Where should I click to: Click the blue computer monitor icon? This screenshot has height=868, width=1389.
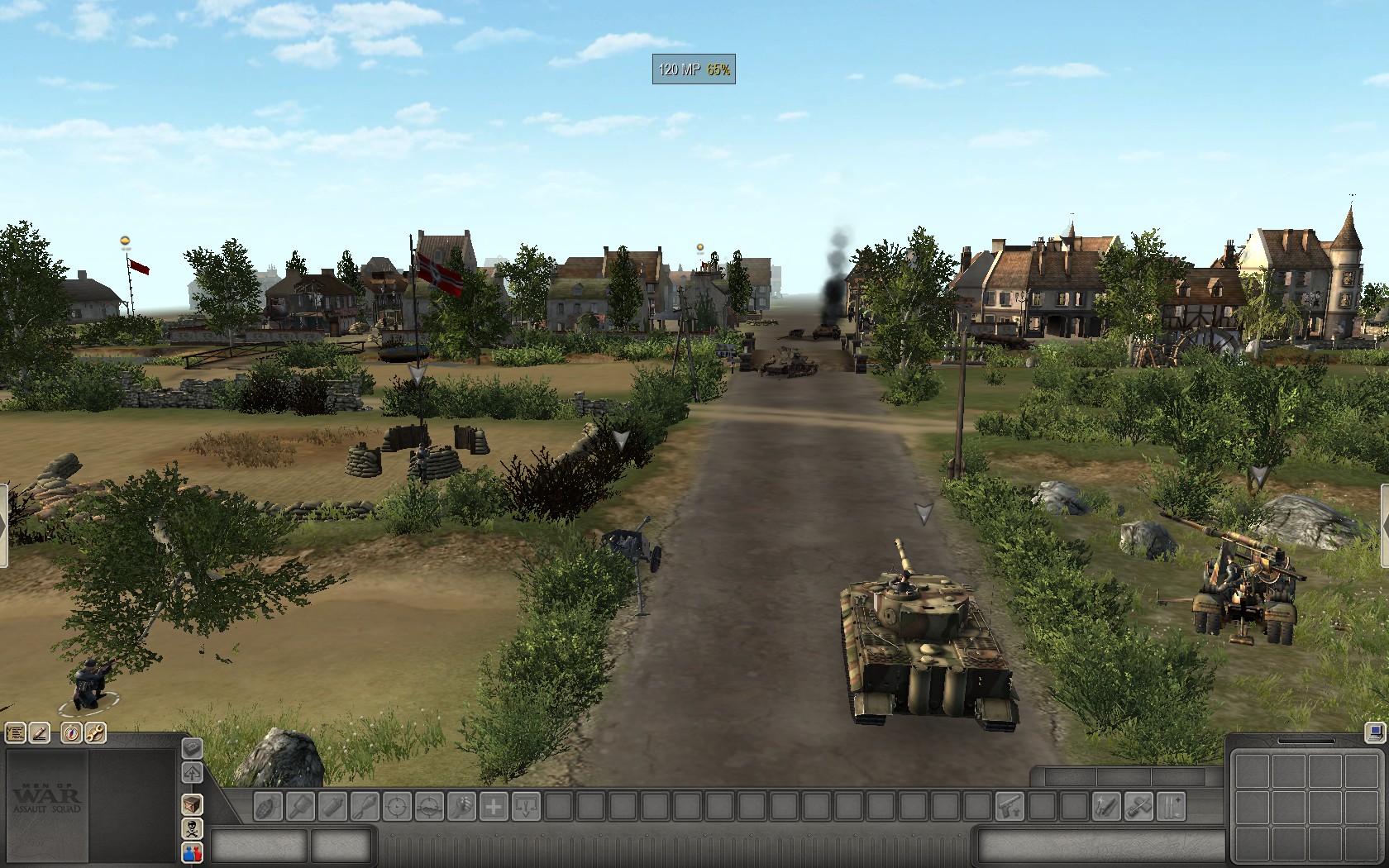tap(1375, 732)
